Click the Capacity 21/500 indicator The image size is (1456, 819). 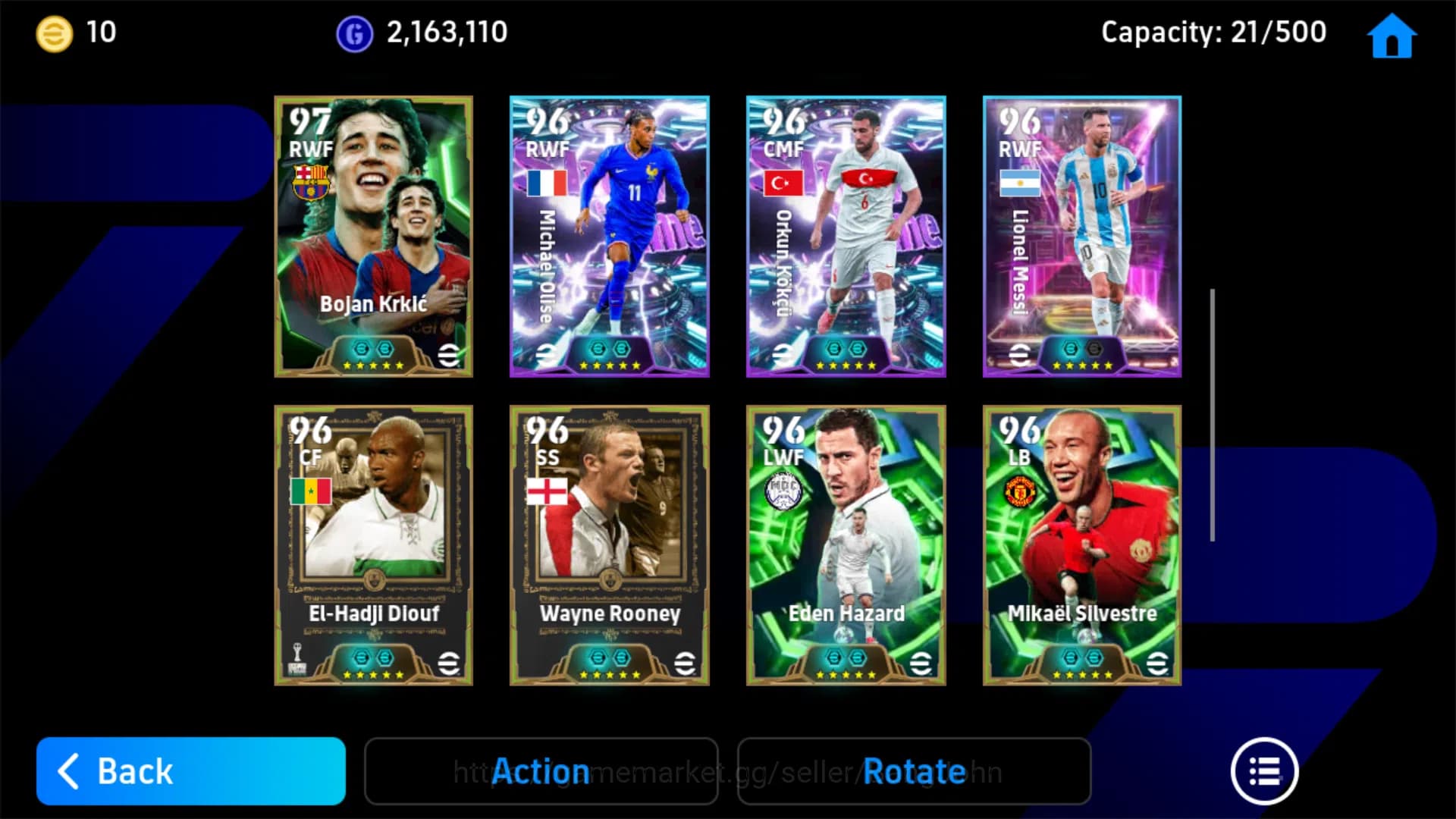[x=1213, y=32]
